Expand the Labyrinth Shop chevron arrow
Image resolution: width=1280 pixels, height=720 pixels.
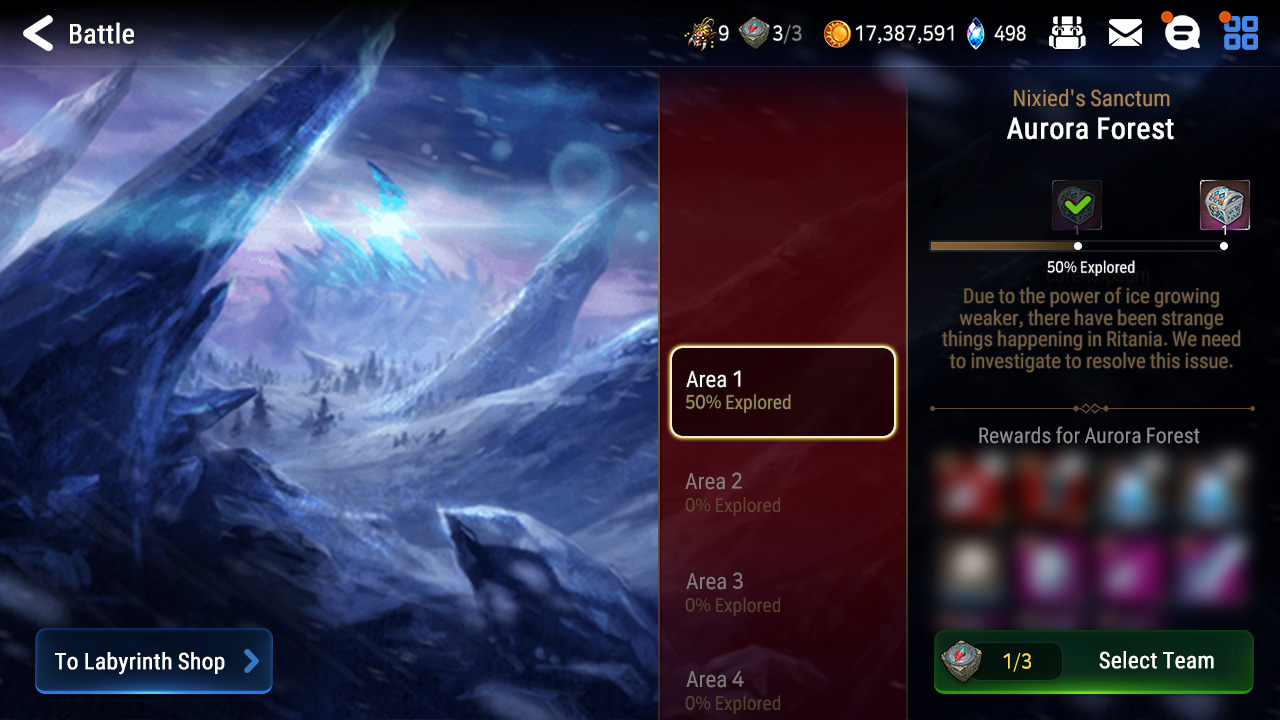[252, 661]
